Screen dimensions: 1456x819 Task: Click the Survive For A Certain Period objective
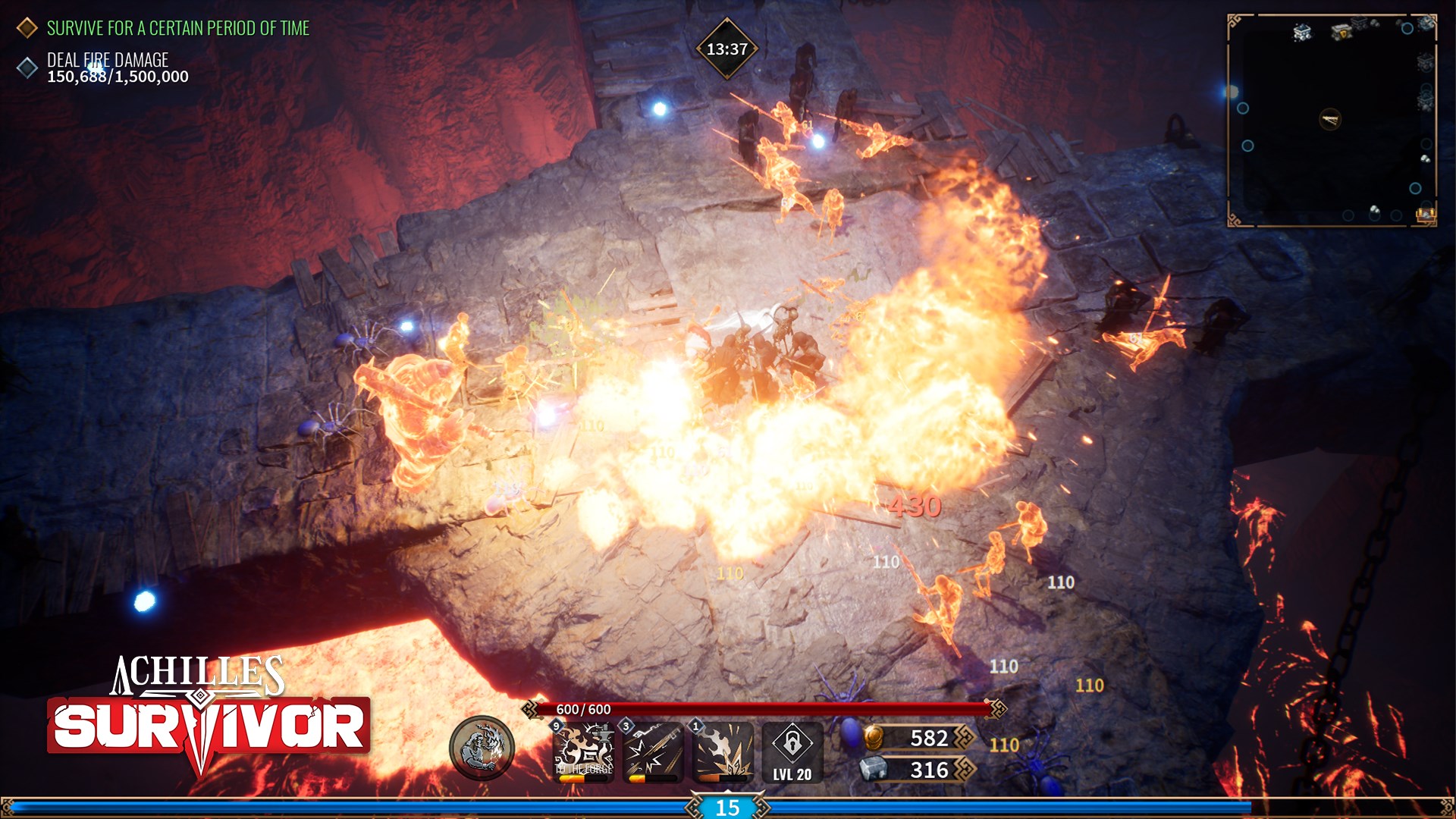(x=177, y=28)
